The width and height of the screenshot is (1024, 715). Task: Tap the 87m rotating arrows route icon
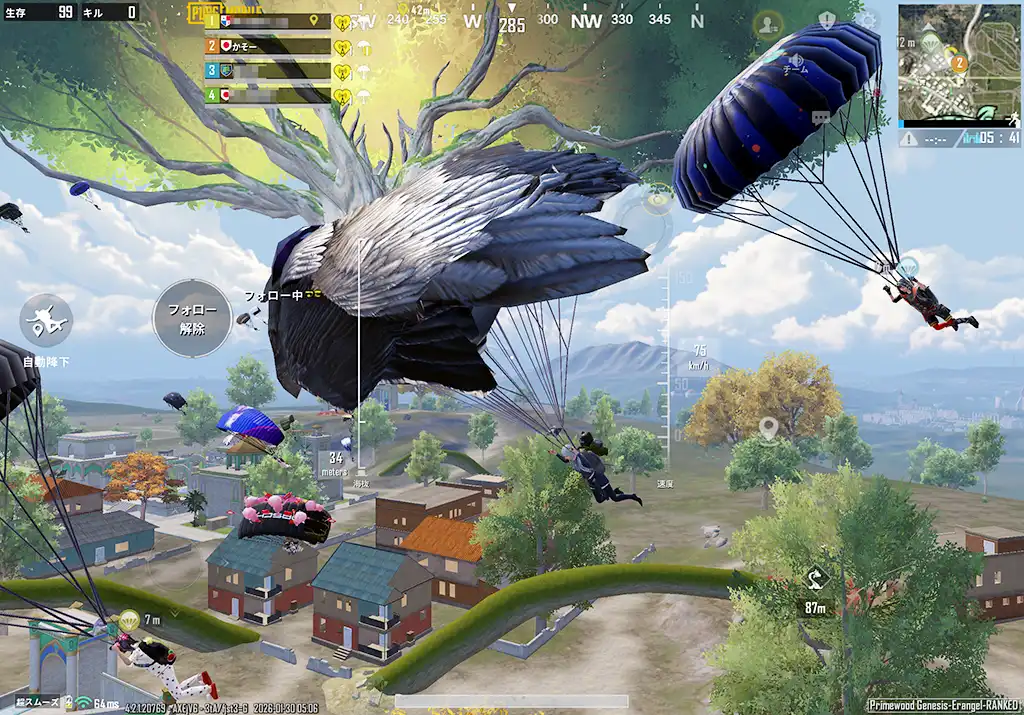coord(817,579)
